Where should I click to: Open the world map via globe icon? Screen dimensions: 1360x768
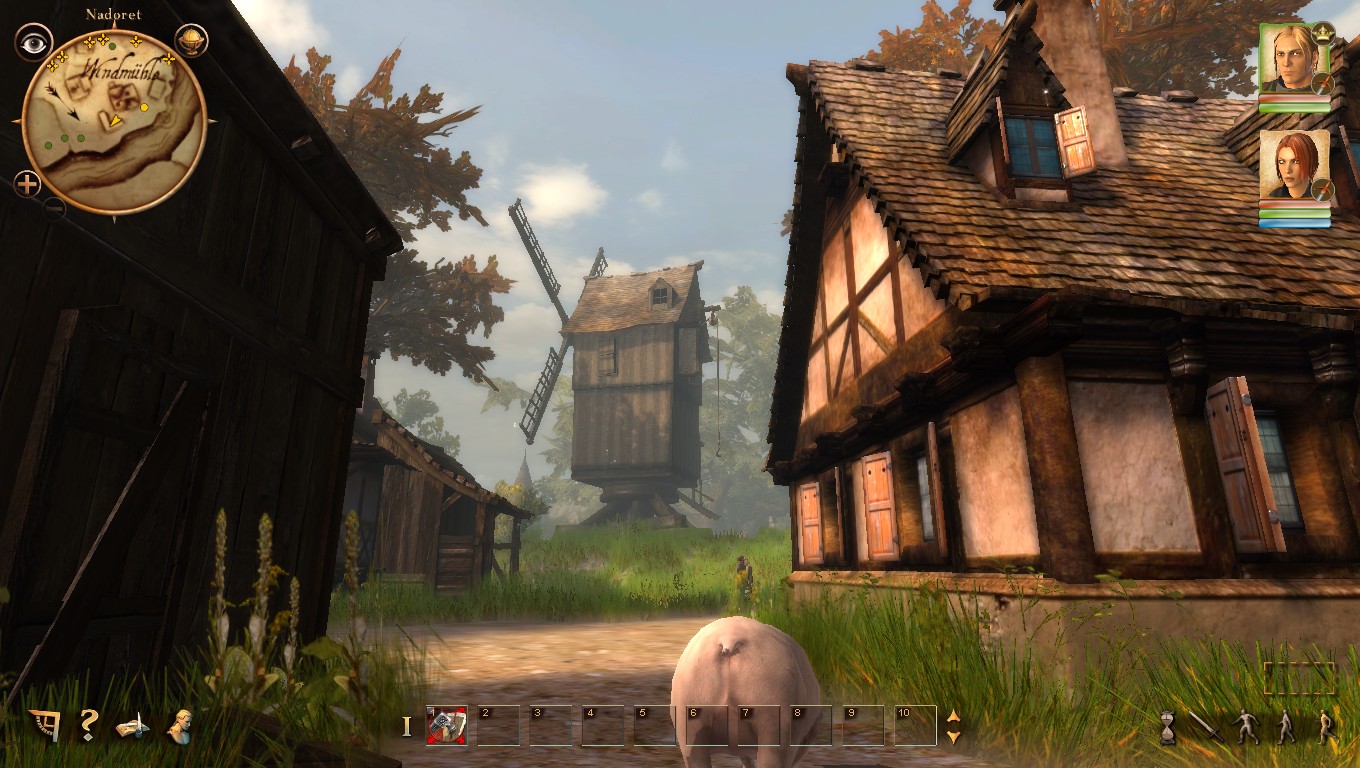click(192, 41)
